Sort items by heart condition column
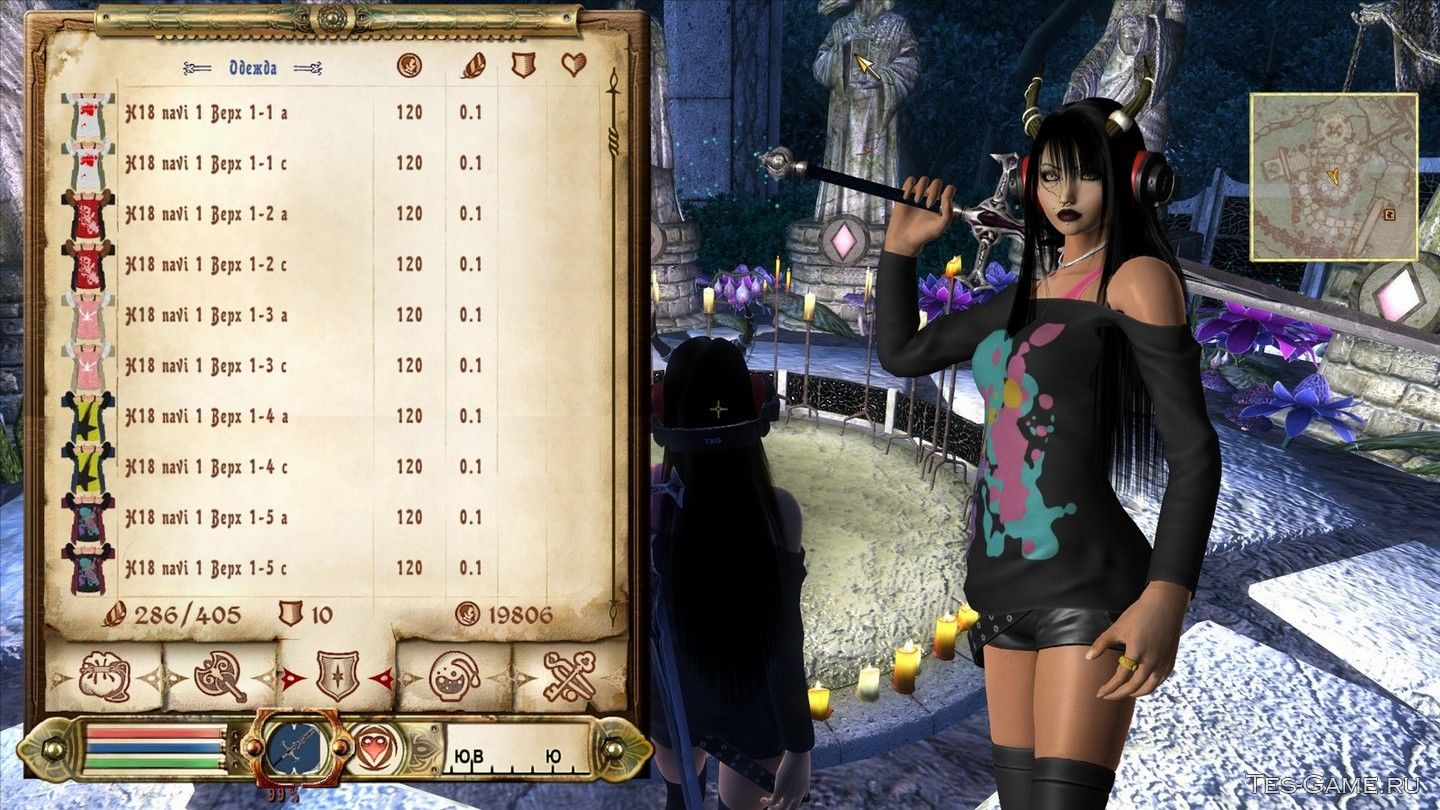 coord(573,66)
